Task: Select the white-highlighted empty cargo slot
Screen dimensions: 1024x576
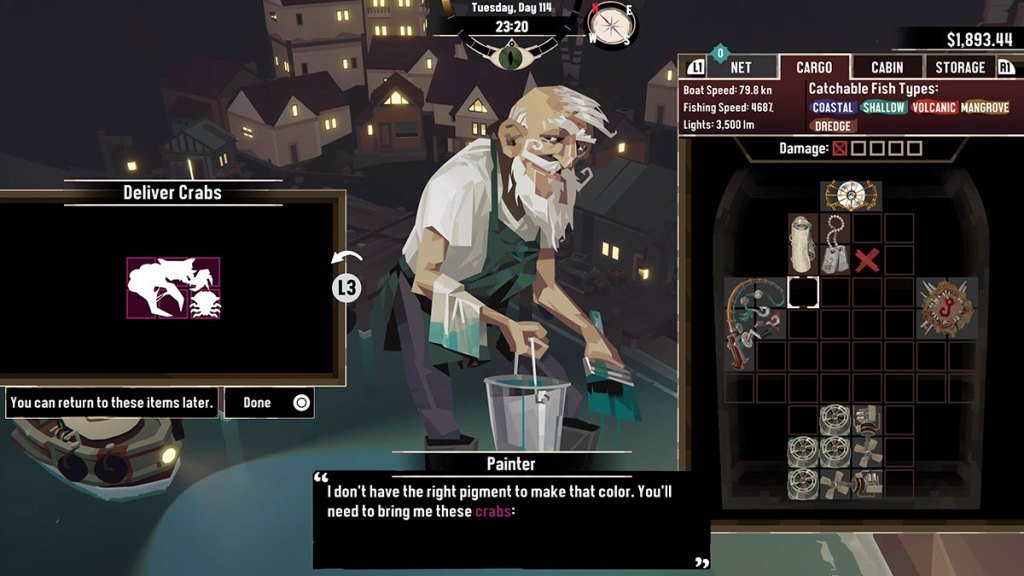Action: (x=803, y=292)
